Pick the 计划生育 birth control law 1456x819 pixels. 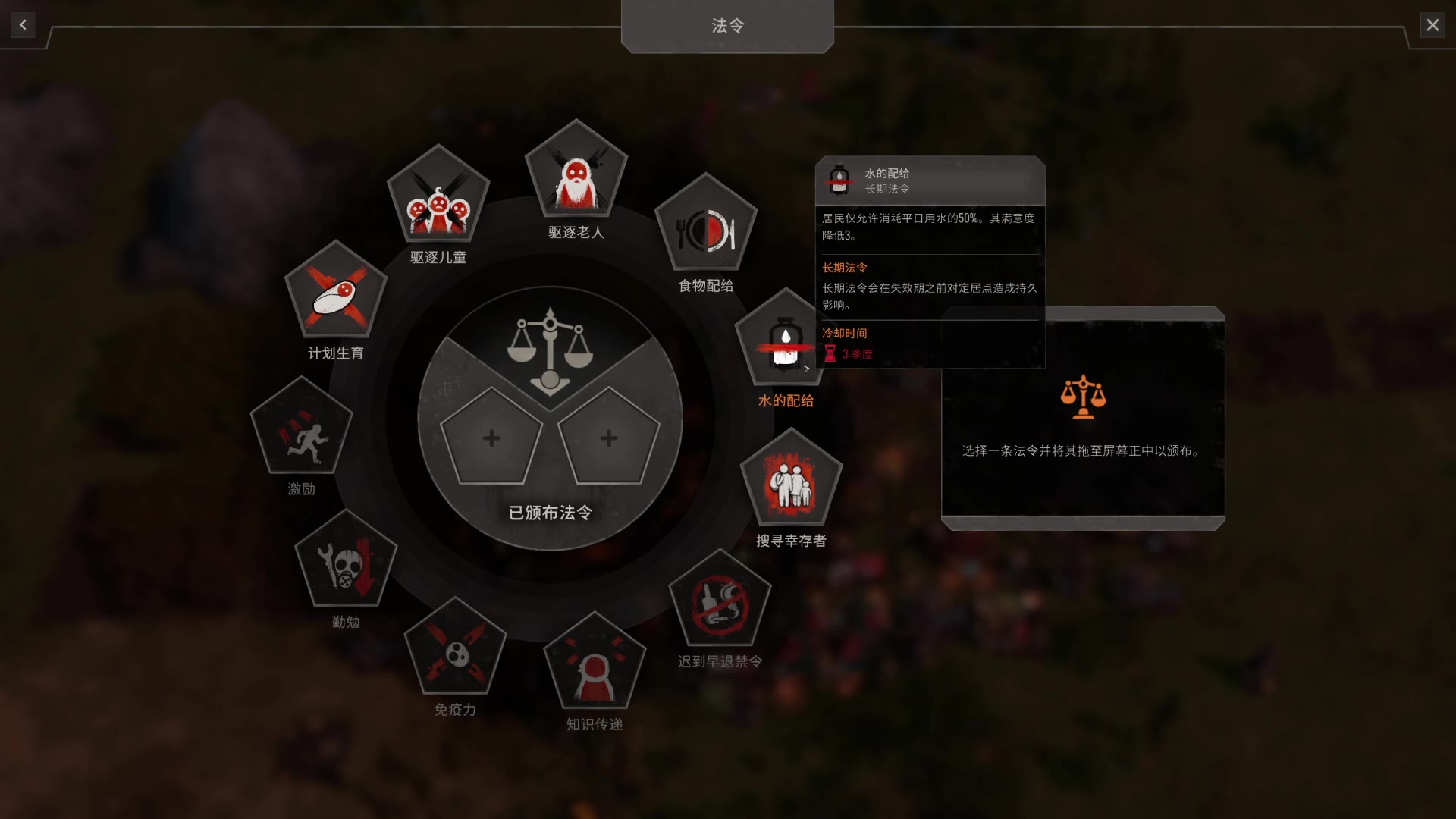pos(336,294)
